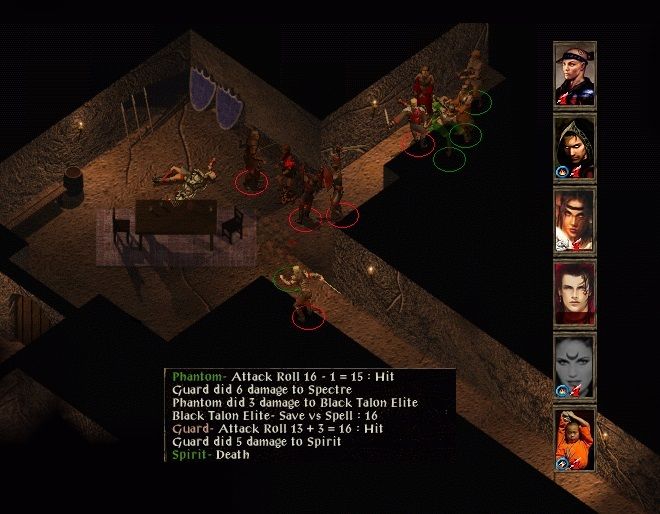Choose the brown-haired warrior with face paint
The image size is (660, 514).
575,220
